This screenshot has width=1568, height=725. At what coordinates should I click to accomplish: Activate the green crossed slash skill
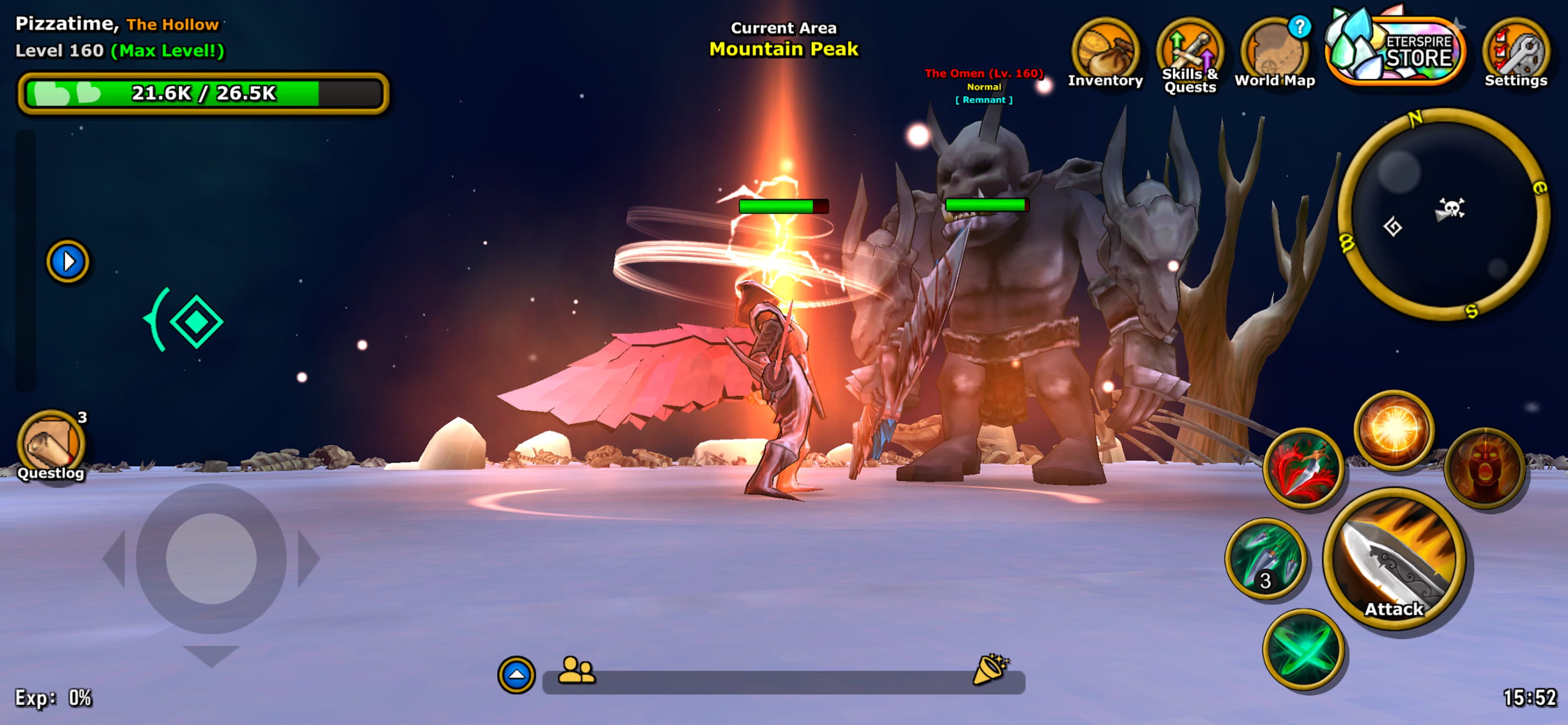(x=1303, y=649)
